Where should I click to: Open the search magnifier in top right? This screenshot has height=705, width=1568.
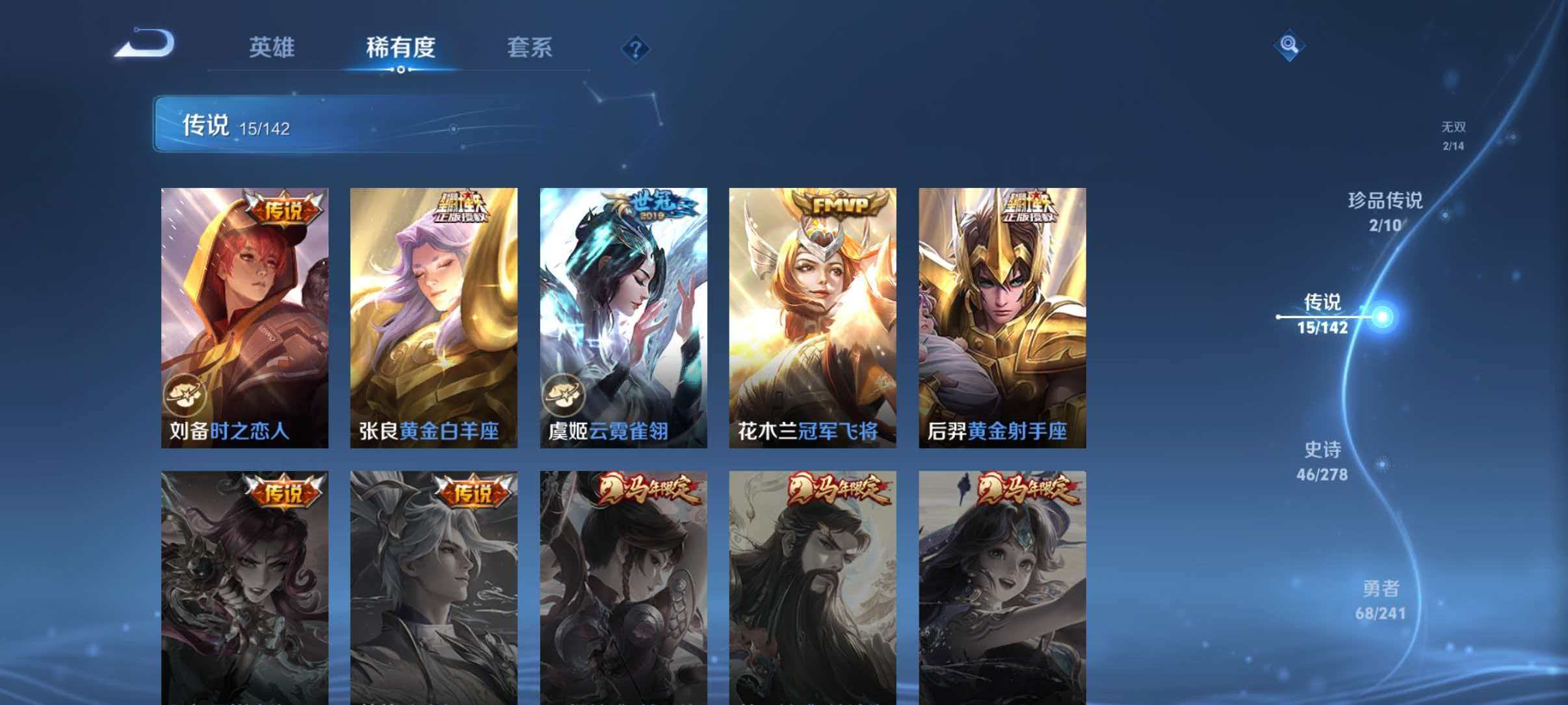tap(1289, 46)
